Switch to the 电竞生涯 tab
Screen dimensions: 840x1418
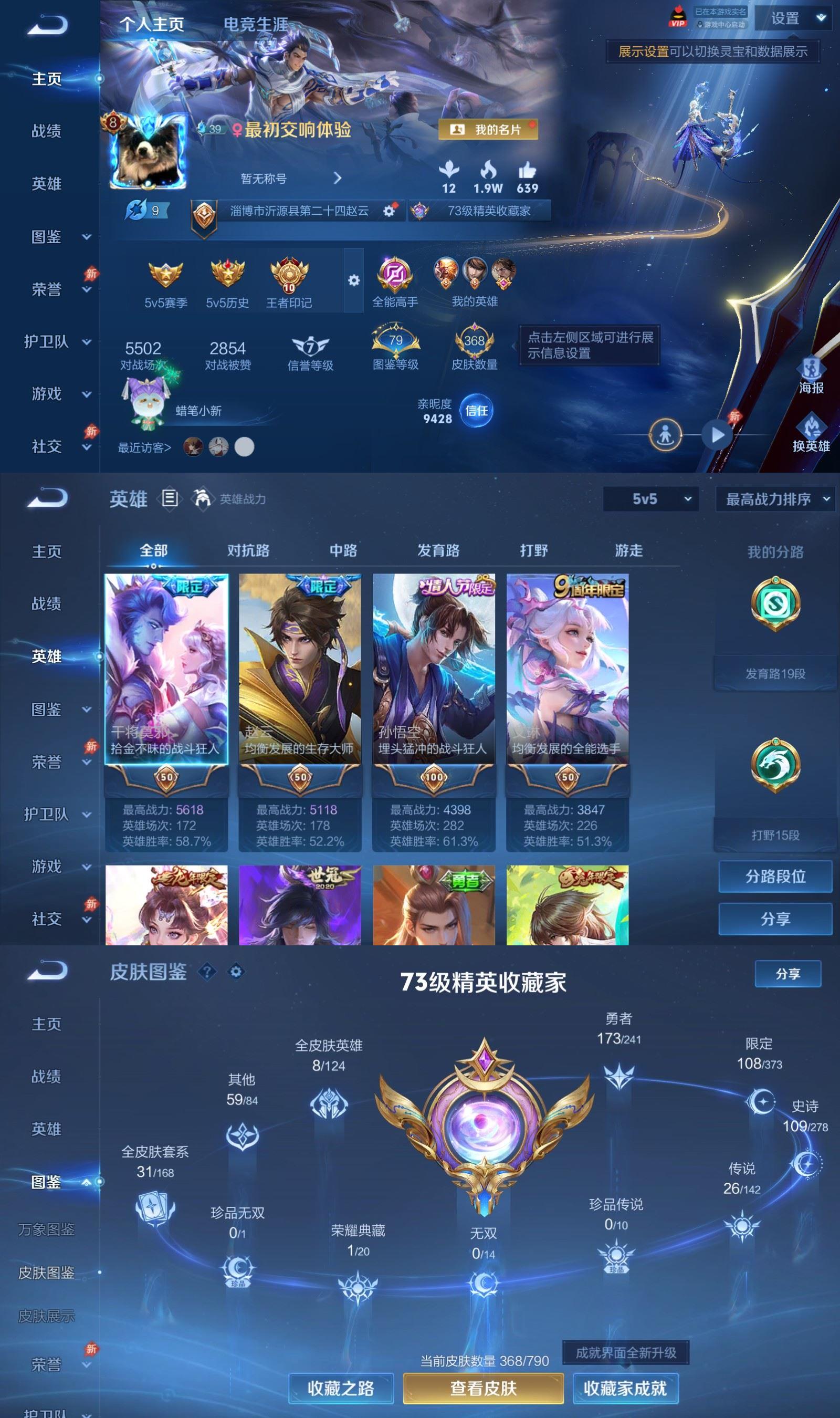[x=256, y=24]
